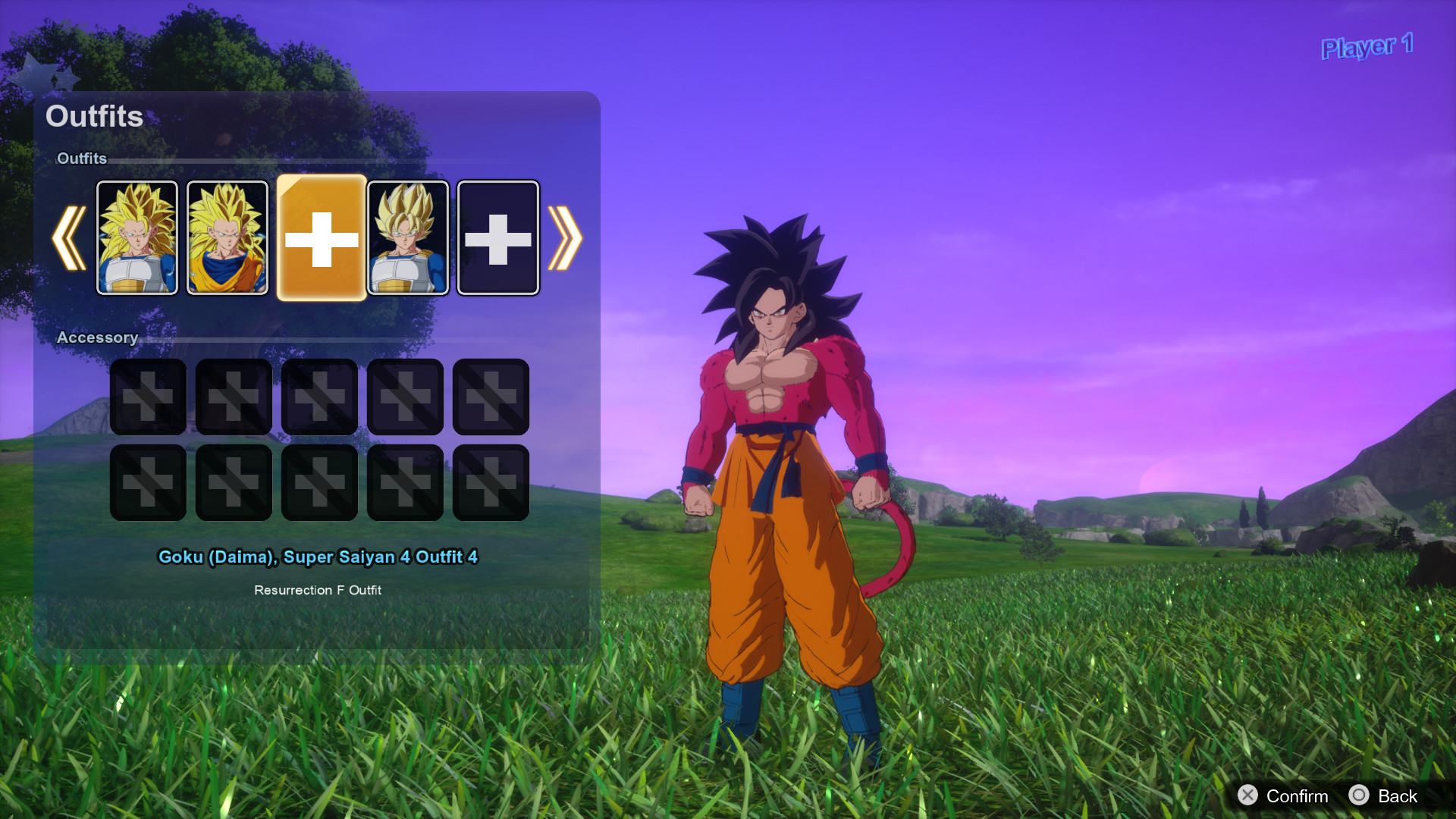Select the second Super Saiyan 3 outfit with blue sash
The image size is (1456, 819).
point(227,237)
